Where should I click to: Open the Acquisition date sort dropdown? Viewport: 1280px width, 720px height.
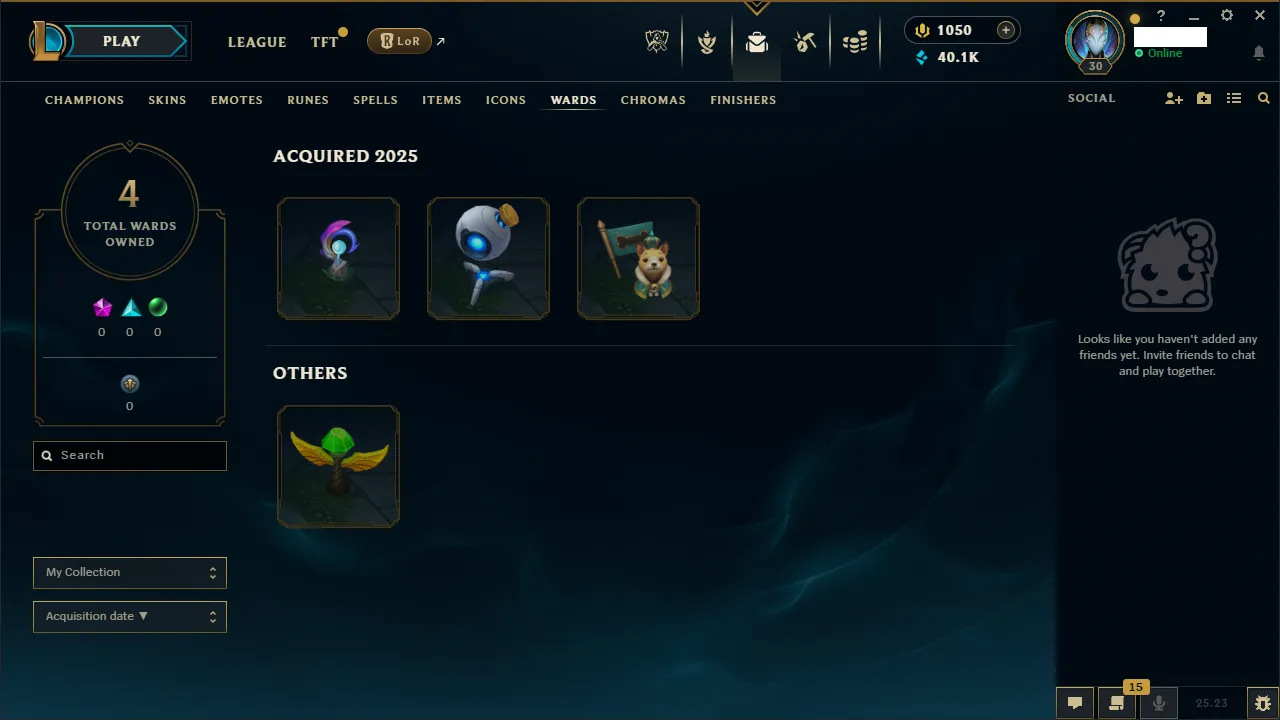pos(129,616)
